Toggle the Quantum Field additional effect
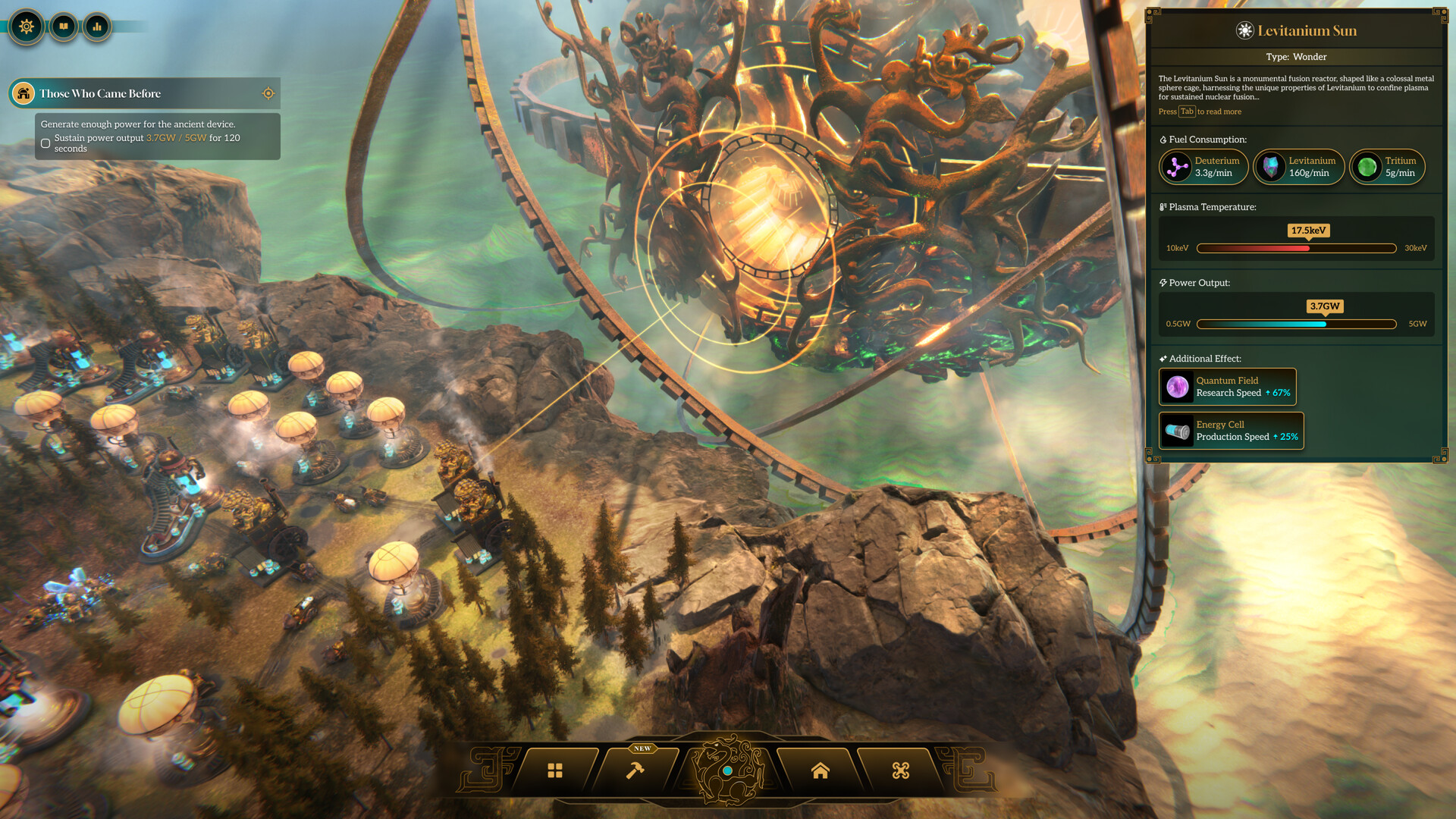 [1227, 386]
